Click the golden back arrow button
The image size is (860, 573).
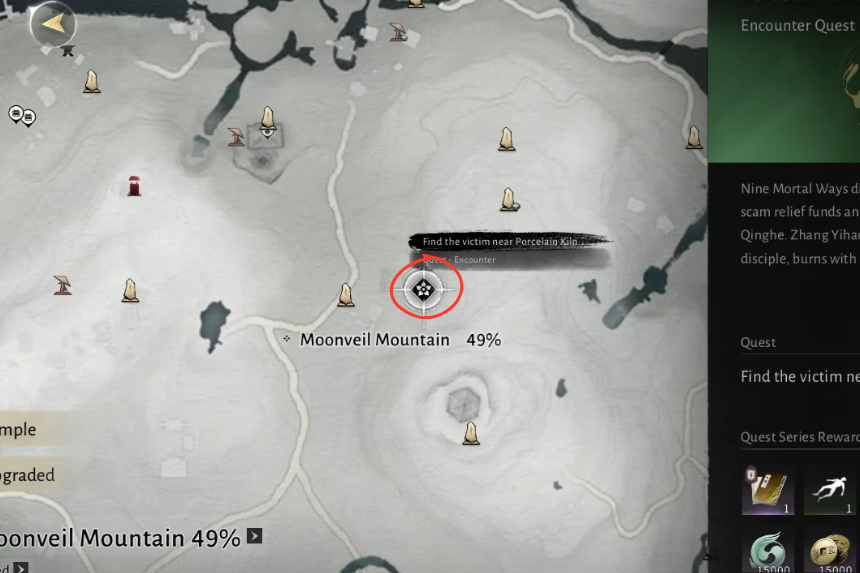tap(53, 22)
